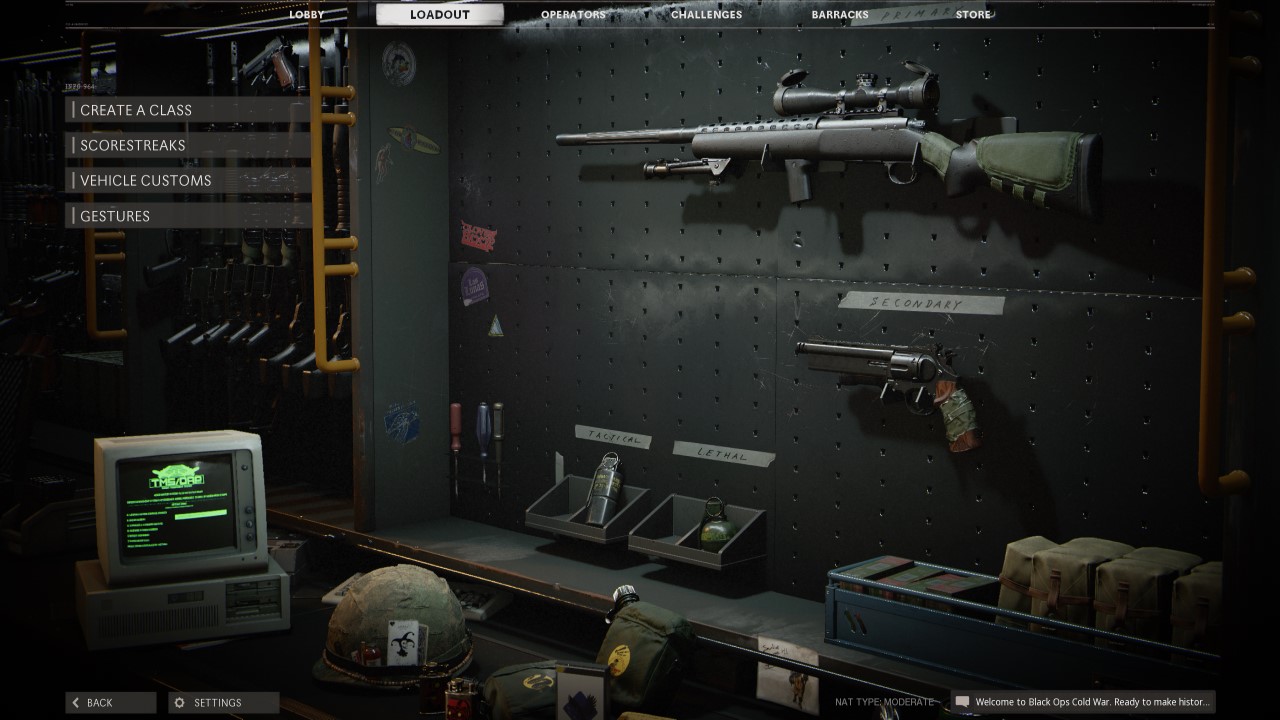Screen dimensions: 1280x720
Task: Select the LOADOUT tab
Action: tap(438, 14)
